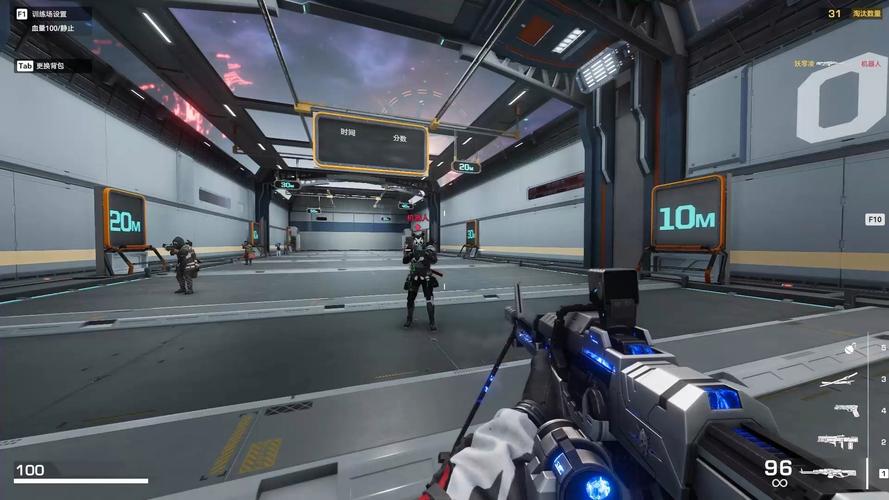Screen dimensions: 889x500
Task: Equip the pistol sidearm slot
Action: pos(845,410)
